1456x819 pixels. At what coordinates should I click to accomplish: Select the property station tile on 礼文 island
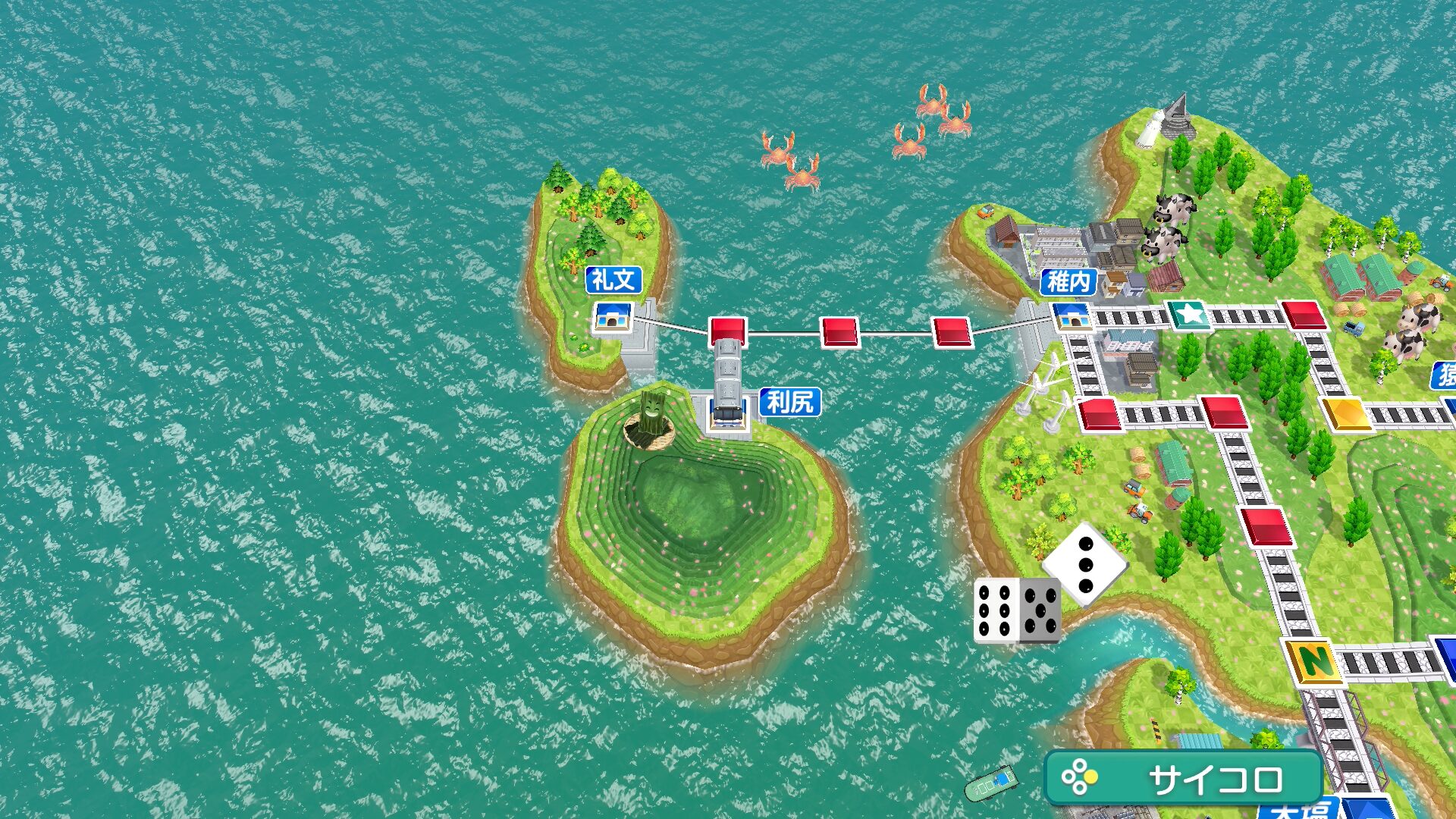(612, 316)
